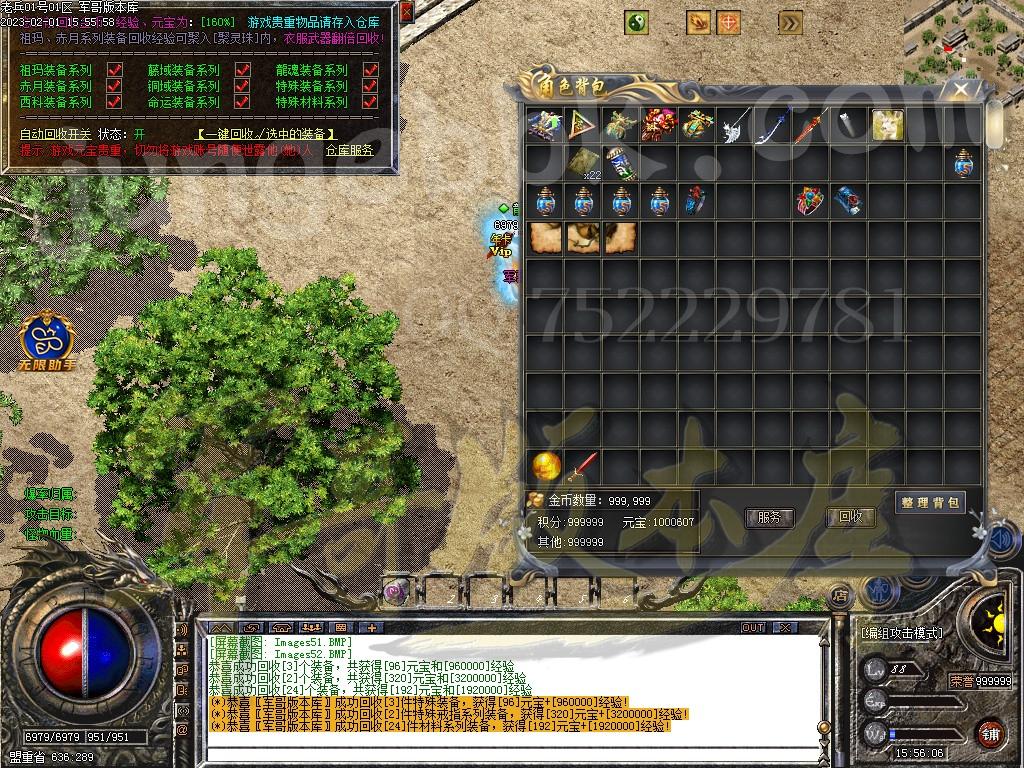Close the character backpack window

pos(961,89)
